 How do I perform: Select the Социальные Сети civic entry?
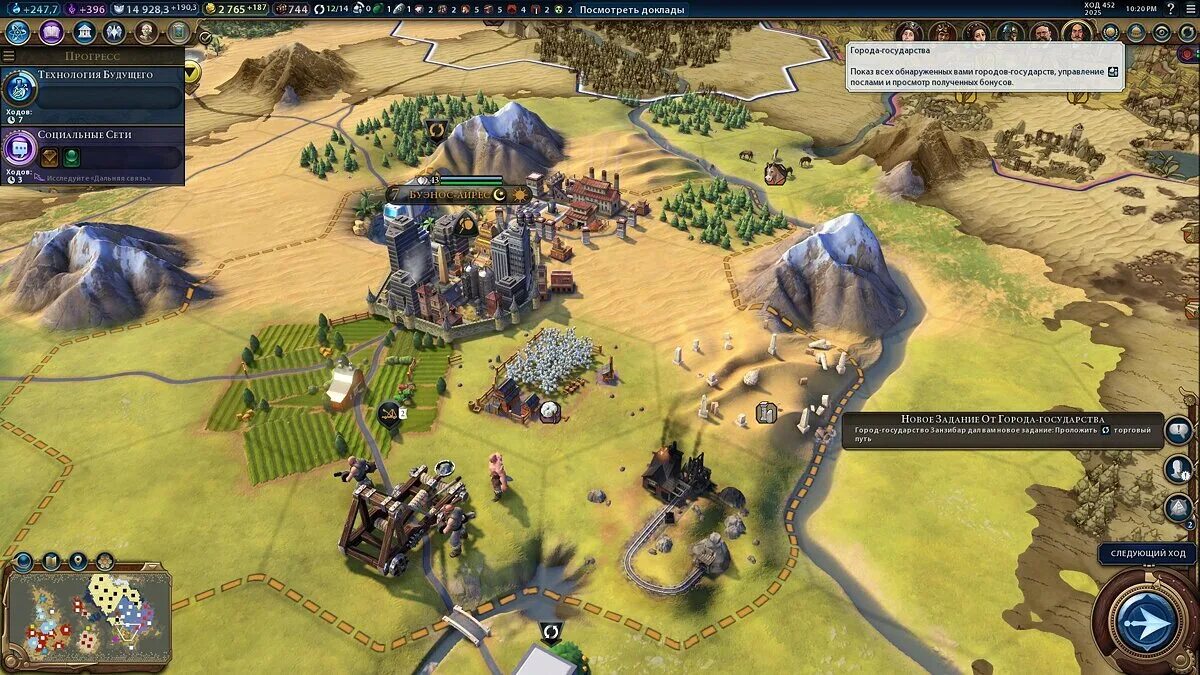pyautogui.click(x=93, y=149)
